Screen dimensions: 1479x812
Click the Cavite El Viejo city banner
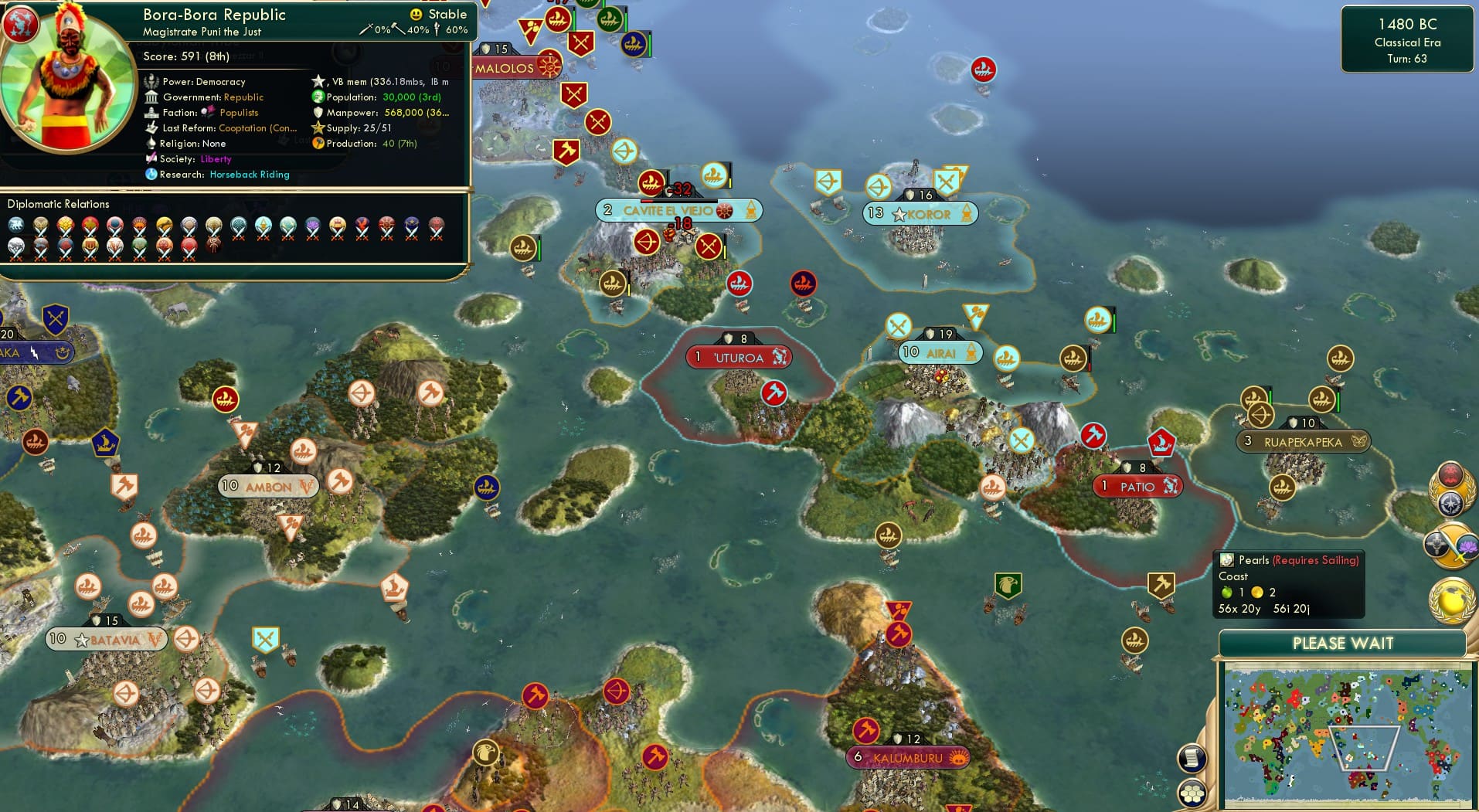tap(680, 210)
